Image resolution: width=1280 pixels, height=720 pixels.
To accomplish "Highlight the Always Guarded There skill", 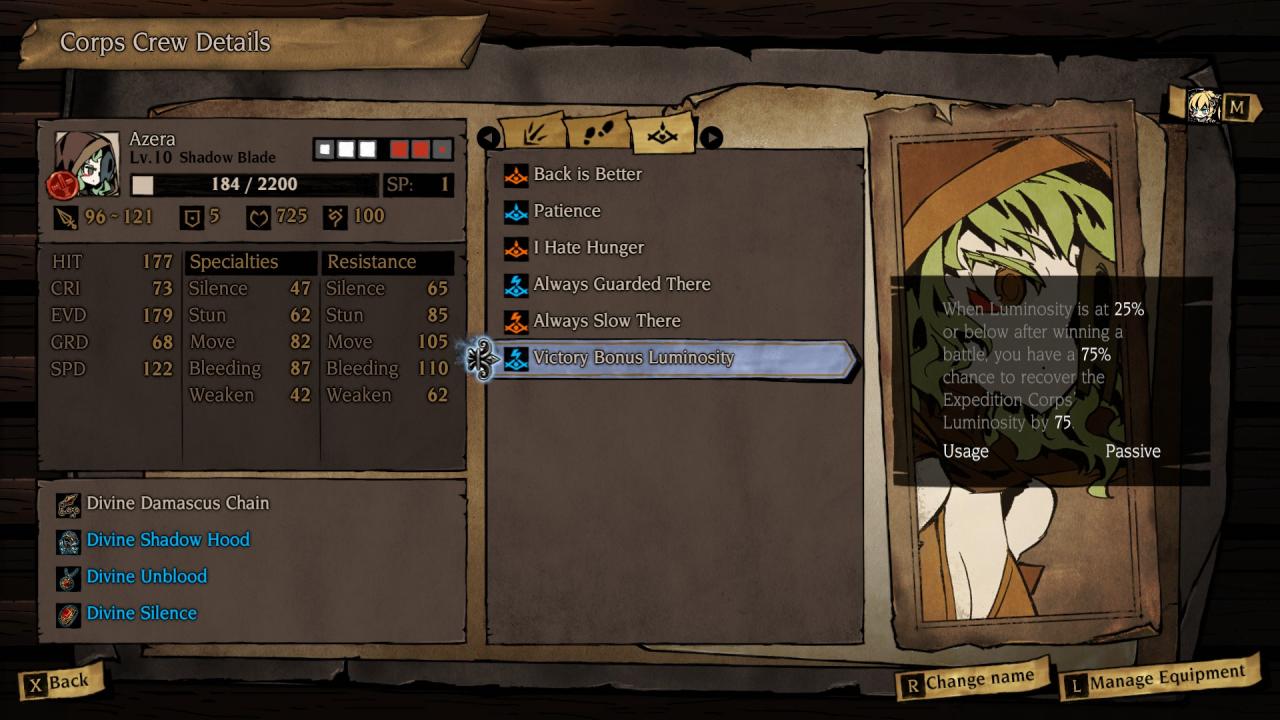I will (x=621, y=284).
